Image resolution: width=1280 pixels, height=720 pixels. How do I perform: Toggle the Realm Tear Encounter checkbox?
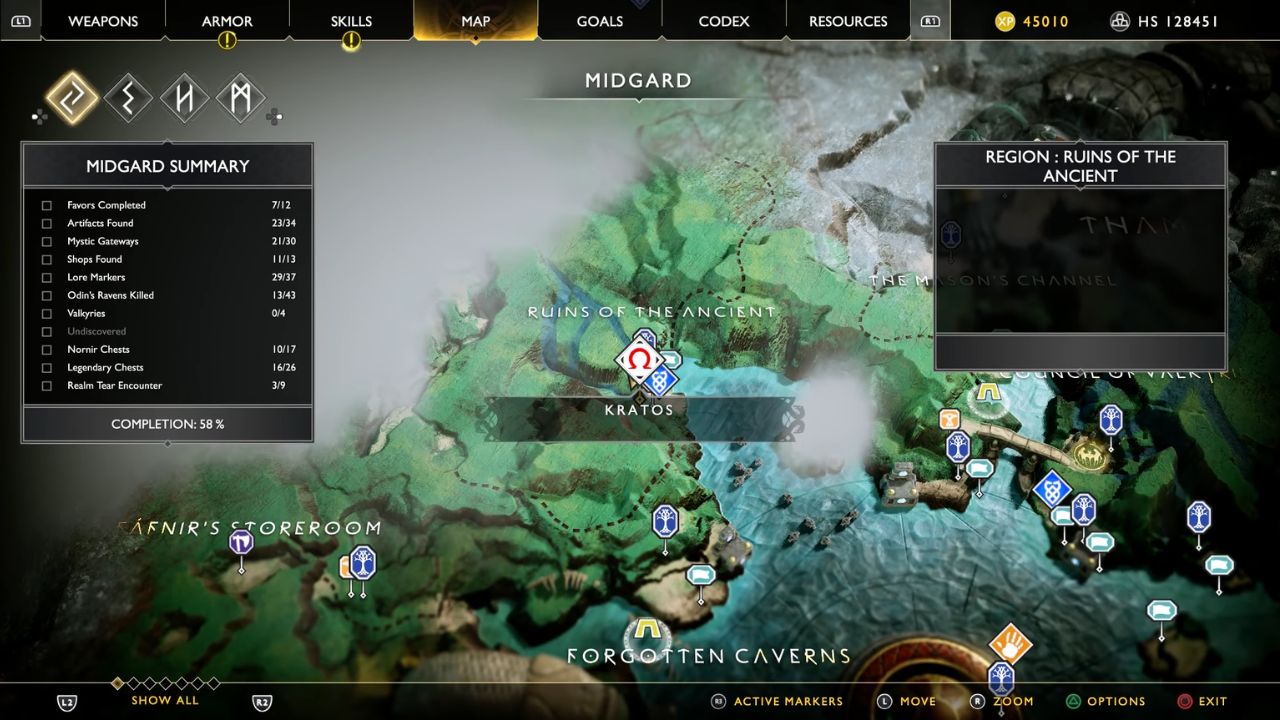click(47, 386)
